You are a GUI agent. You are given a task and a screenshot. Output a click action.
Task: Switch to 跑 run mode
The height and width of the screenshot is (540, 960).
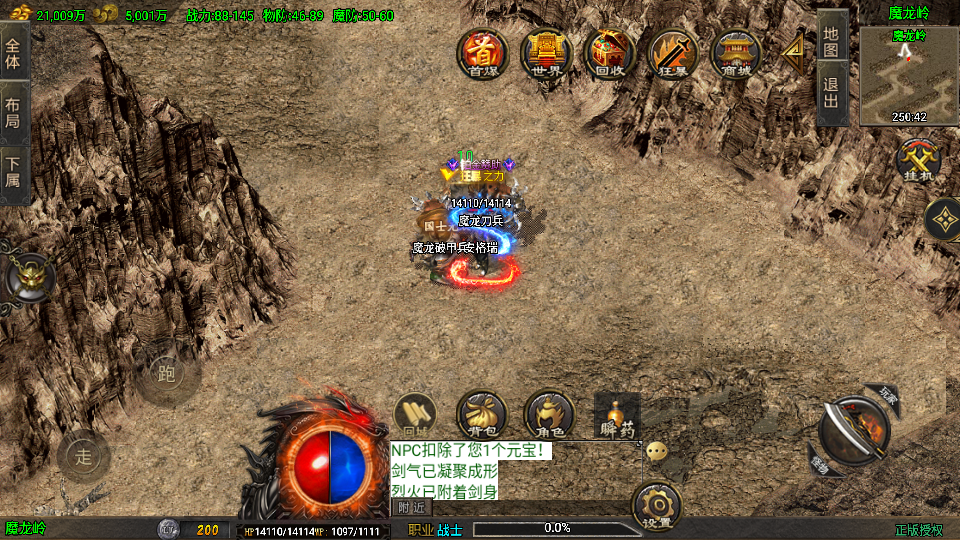(165, 375)
